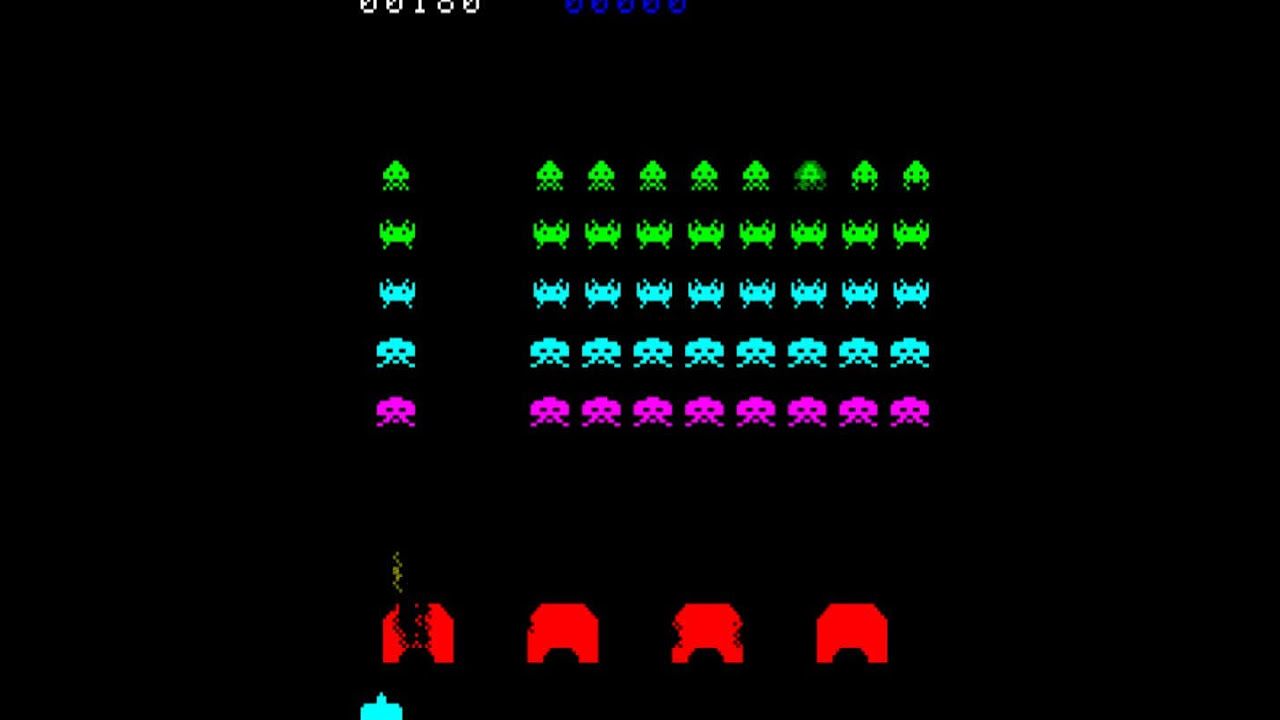Click the exploding green invader in the top row
The image size is (1280, 720).
811,174
